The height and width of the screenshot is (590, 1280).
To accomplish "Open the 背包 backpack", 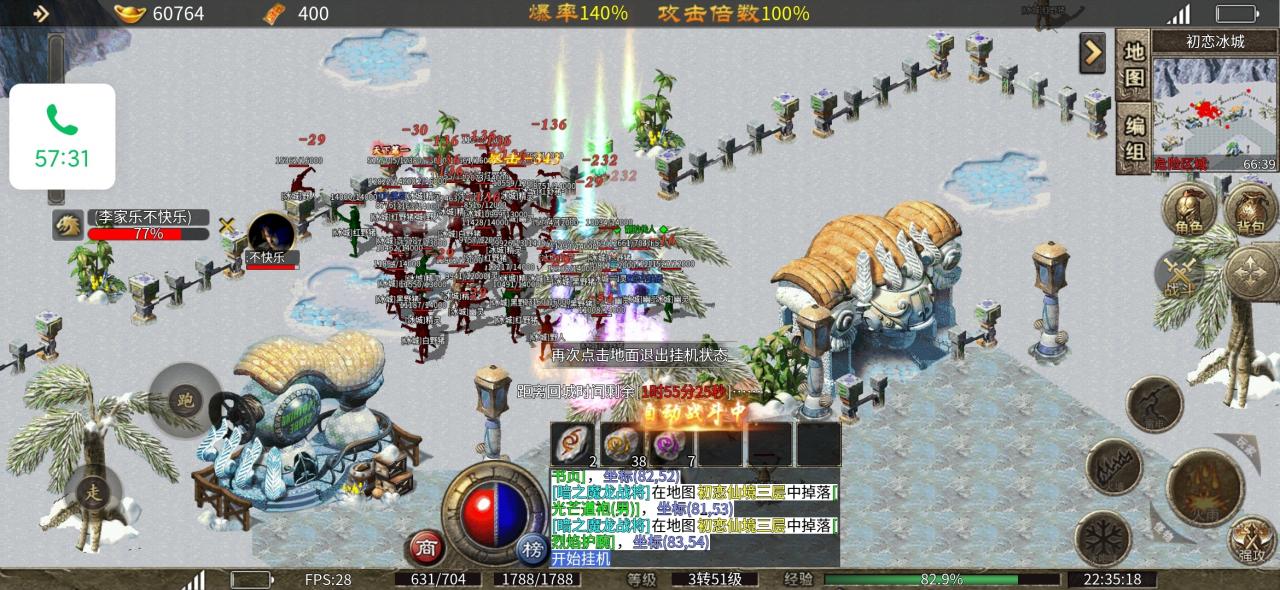I will coord(1252,212).
